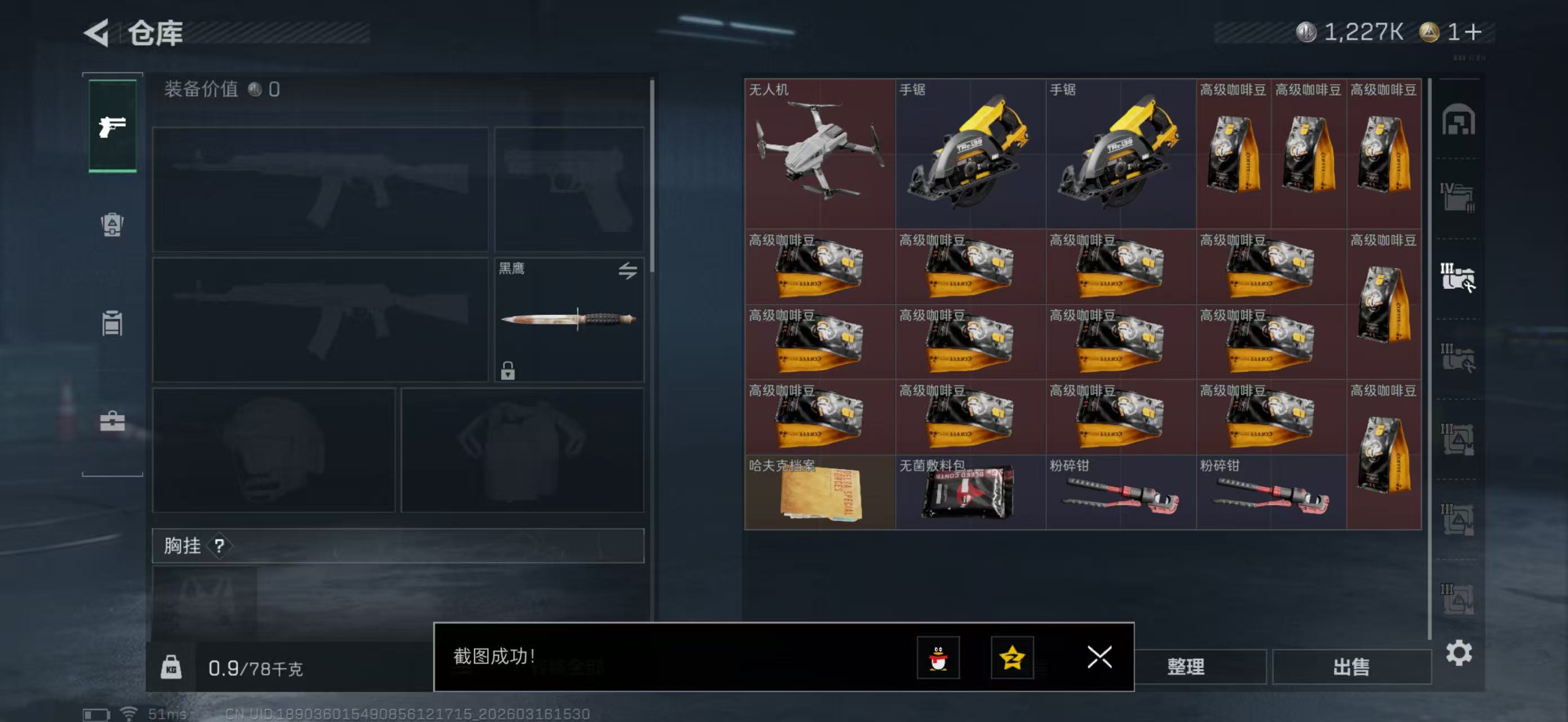The height and width of the screenshot is (722, 1568).
Task: Switch to the backpack tab
Action: (112, 224)
